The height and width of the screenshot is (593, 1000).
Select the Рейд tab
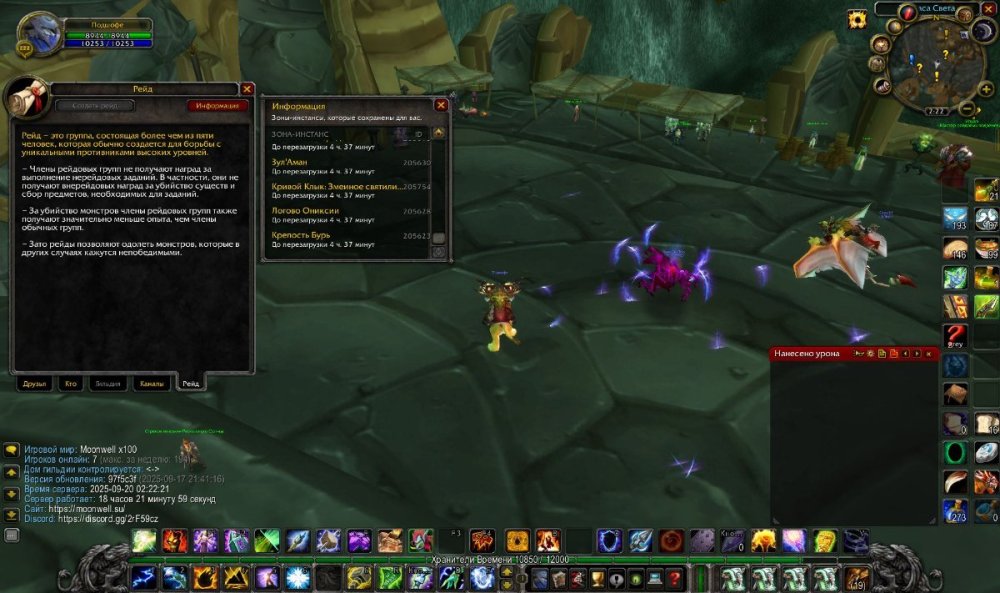coord(190,383)
